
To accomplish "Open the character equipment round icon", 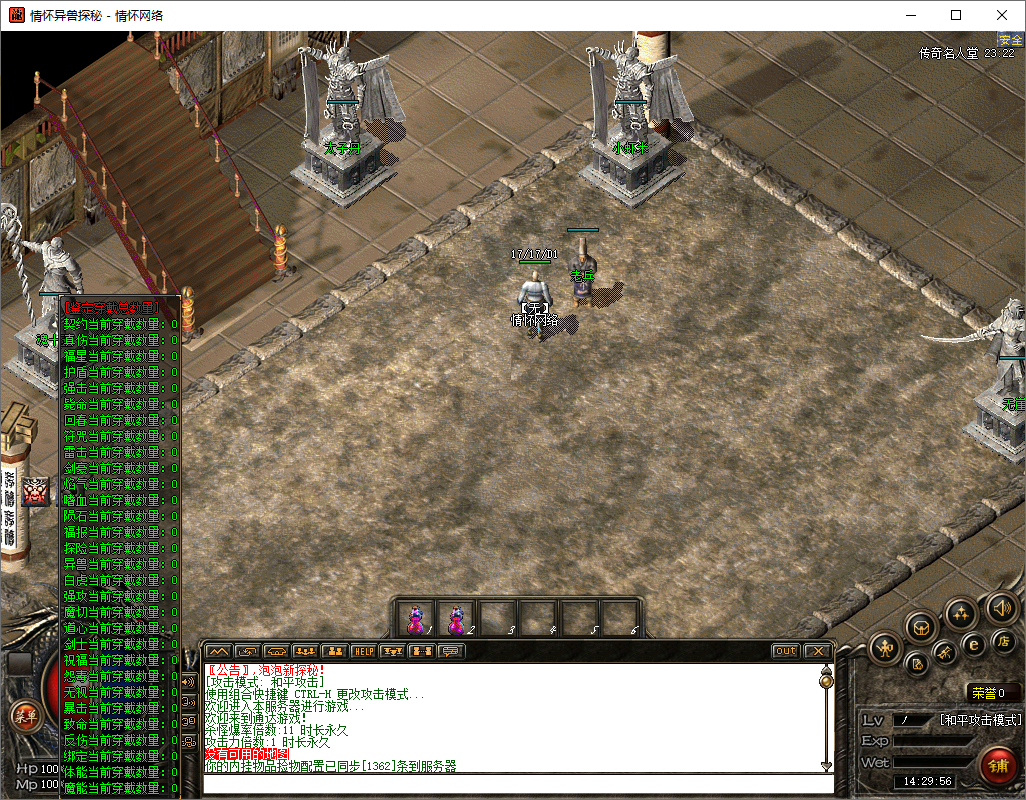I will tap(886, 650).
